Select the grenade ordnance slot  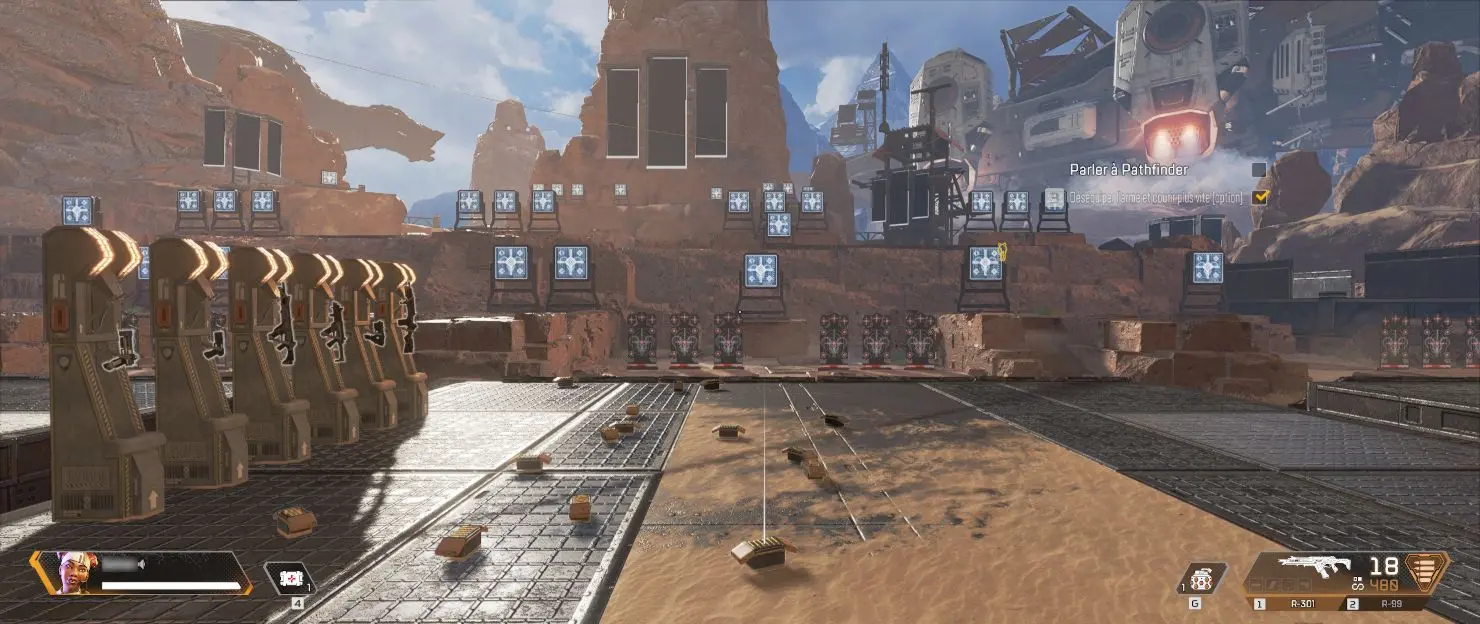(x=1201, y=579)
